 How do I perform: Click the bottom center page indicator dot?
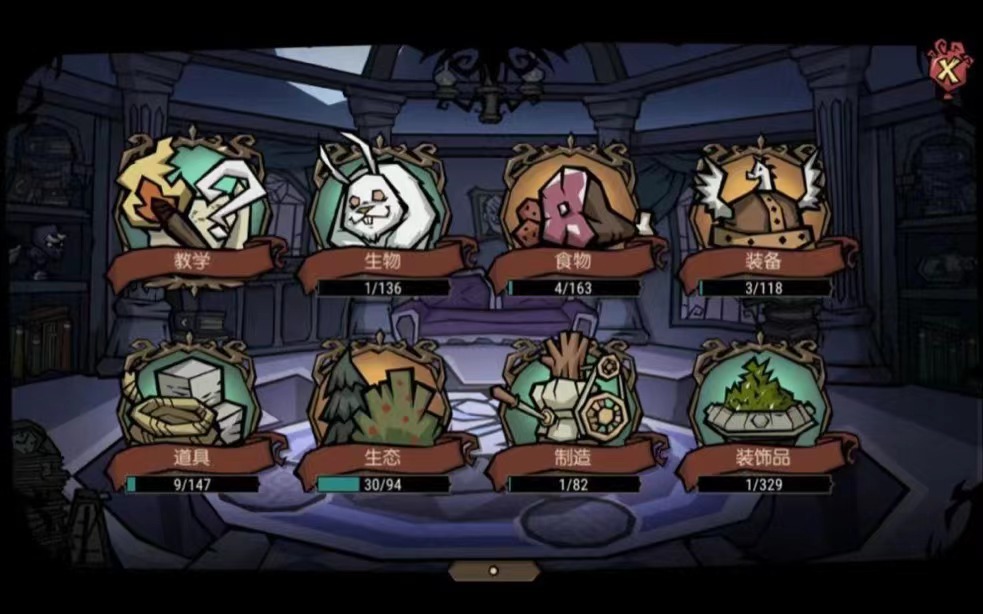[492, 571]
